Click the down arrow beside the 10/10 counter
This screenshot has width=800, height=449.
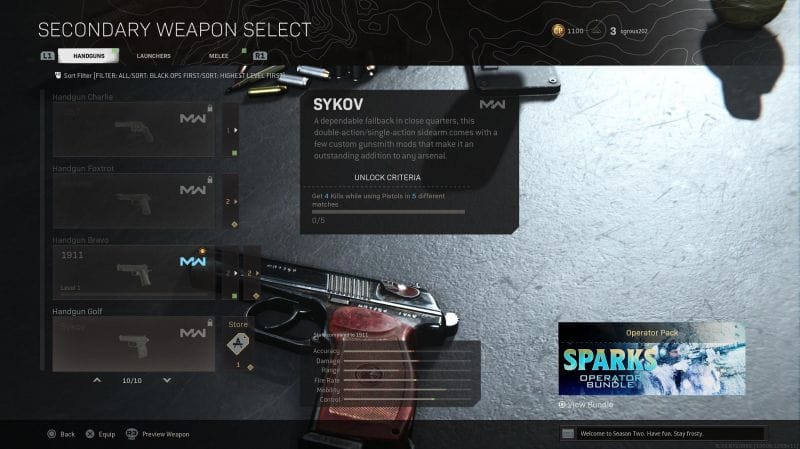[x=166, y=381]
